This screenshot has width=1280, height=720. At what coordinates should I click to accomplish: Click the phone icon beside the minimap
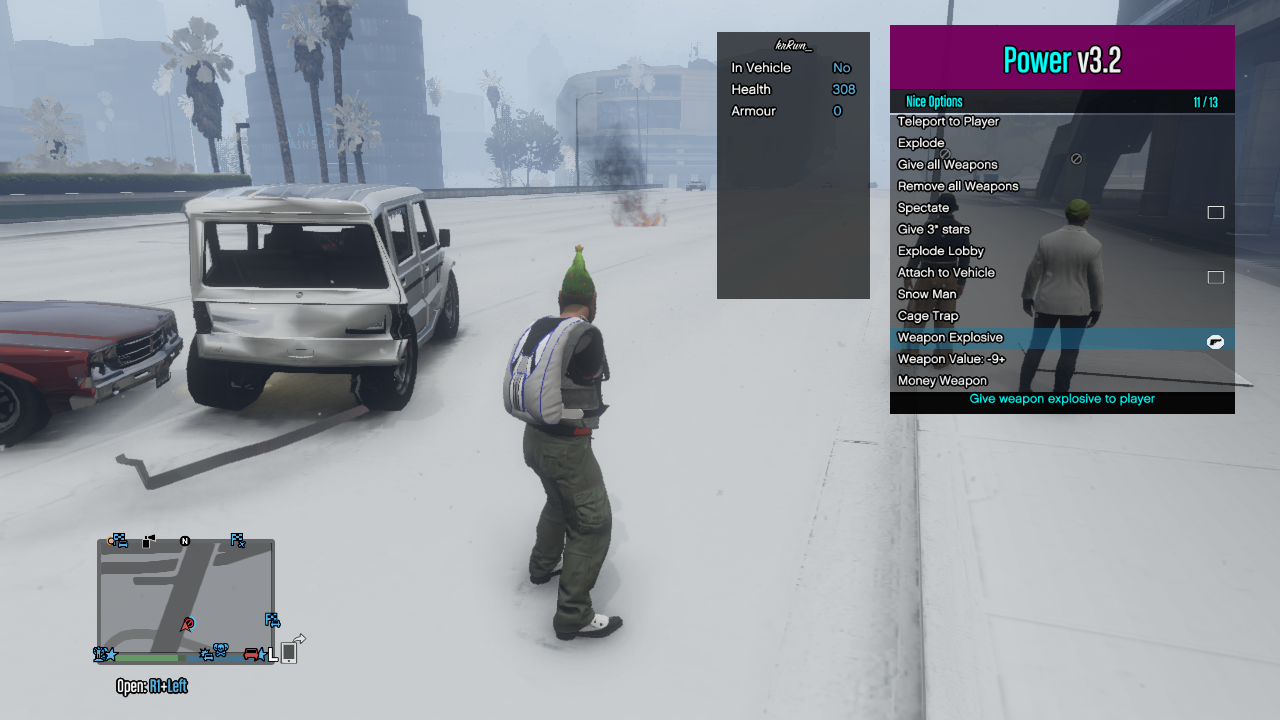[288, 652]
